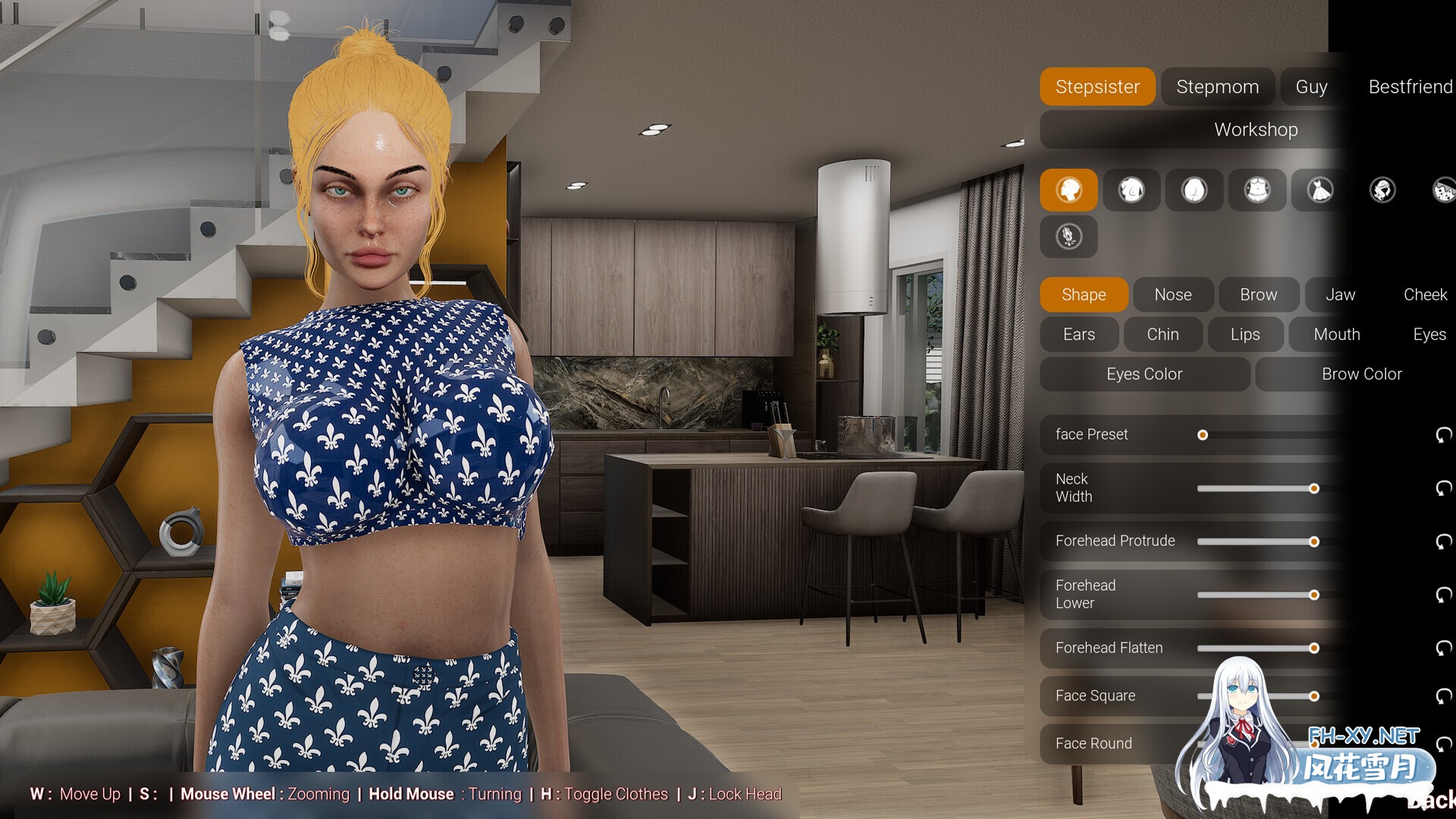Adjust the face Preset slider
Image resolution: width=1456 pixels, height=819 pixels.
(1203, 435)
